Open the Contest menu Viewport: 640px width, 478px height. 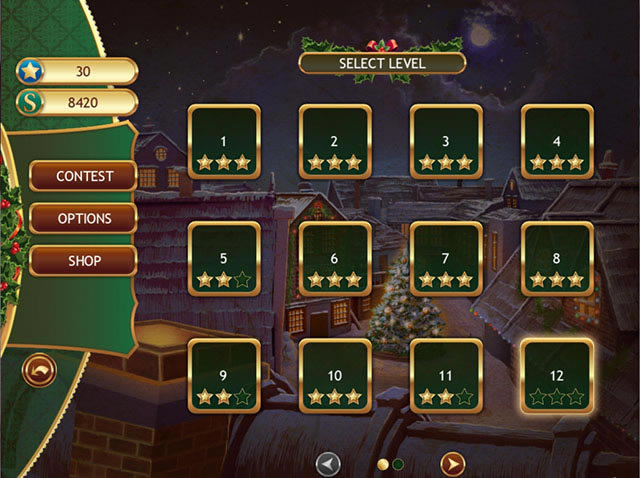tap(83, 176)
